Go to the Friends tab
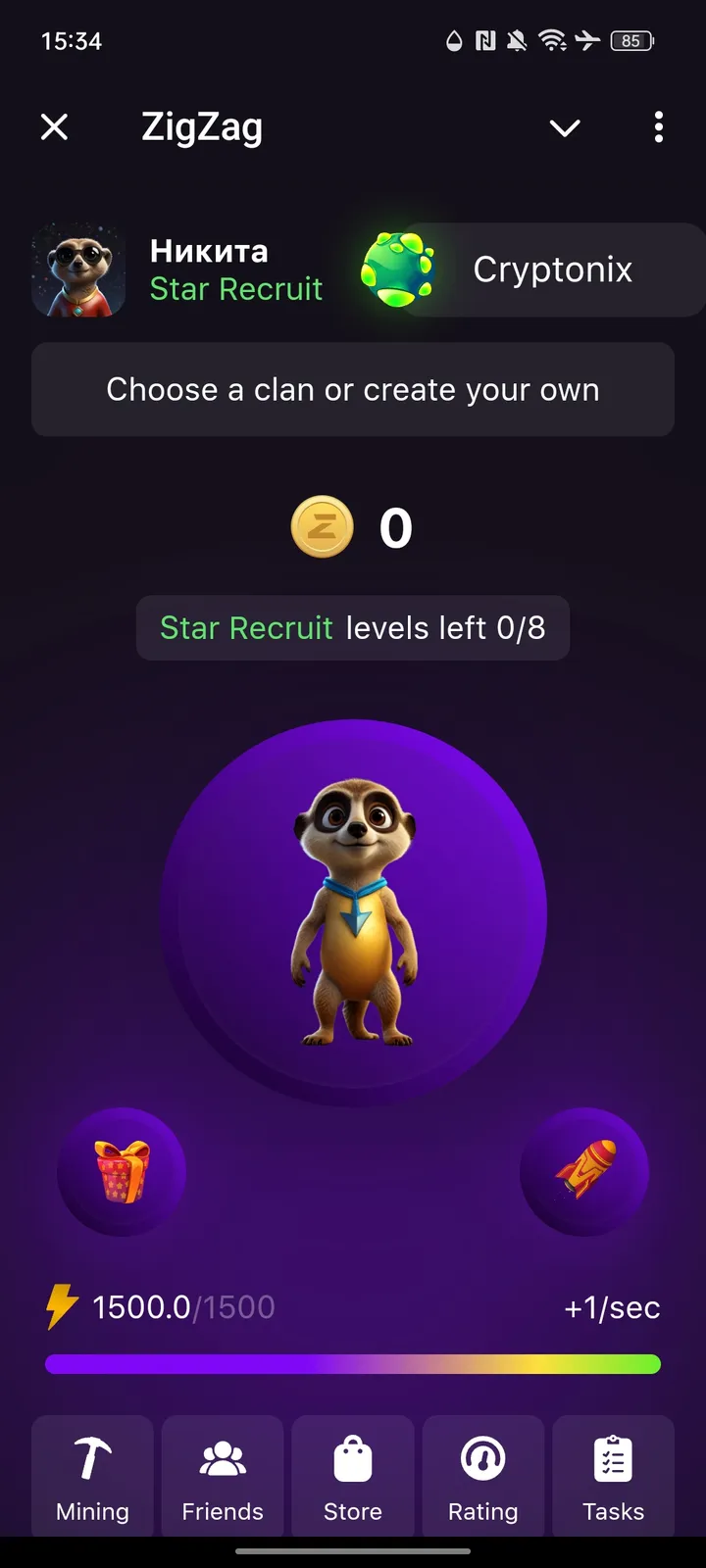The width and height of the screenshot is (706, 1568). [223, 1476]
